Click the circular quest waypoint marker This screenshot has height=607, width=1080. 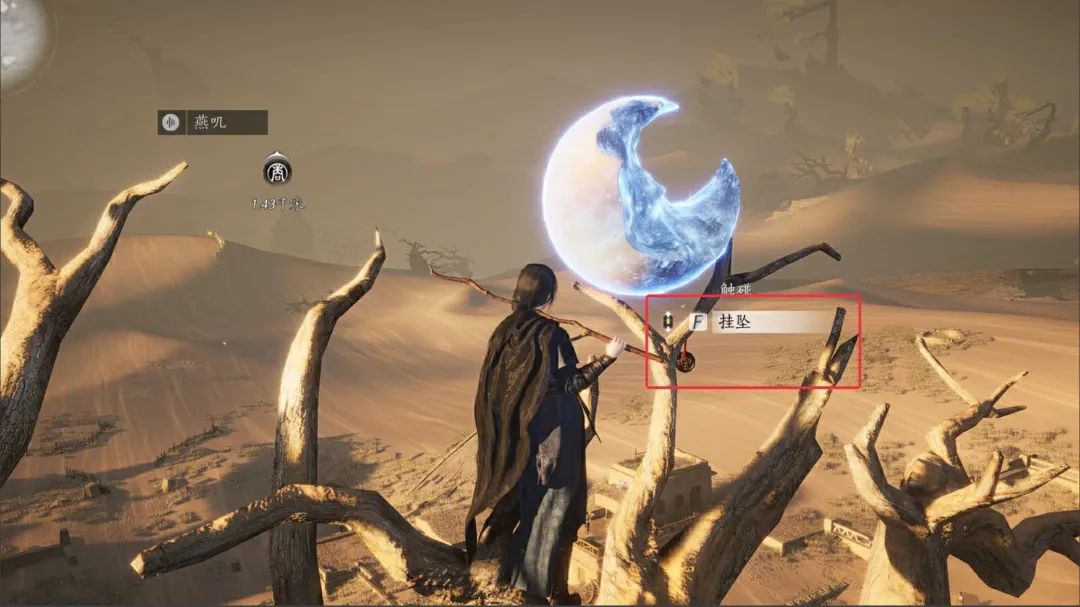point(277,172)
